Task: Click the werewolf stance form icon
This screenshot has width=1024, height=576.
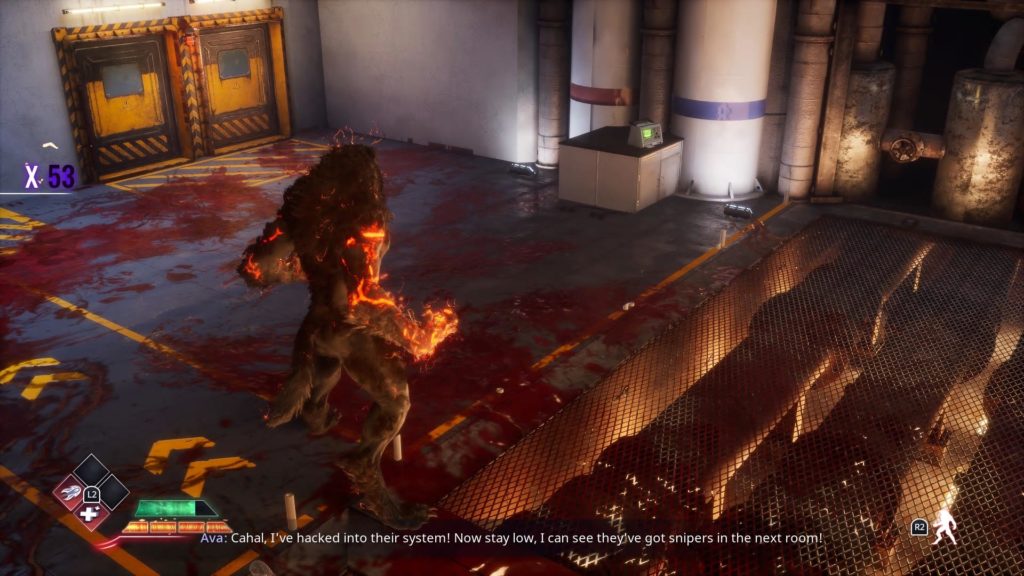Action: pyautogui.click(x=944, y=527)
